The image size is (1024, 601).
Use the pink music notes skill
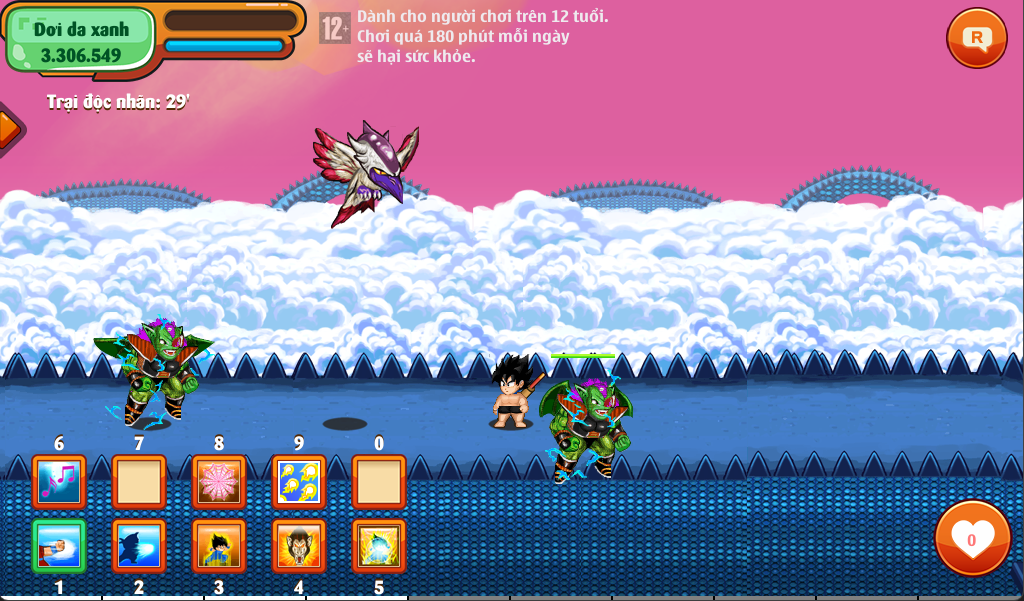pyautogui.click(x=59, y=482)
